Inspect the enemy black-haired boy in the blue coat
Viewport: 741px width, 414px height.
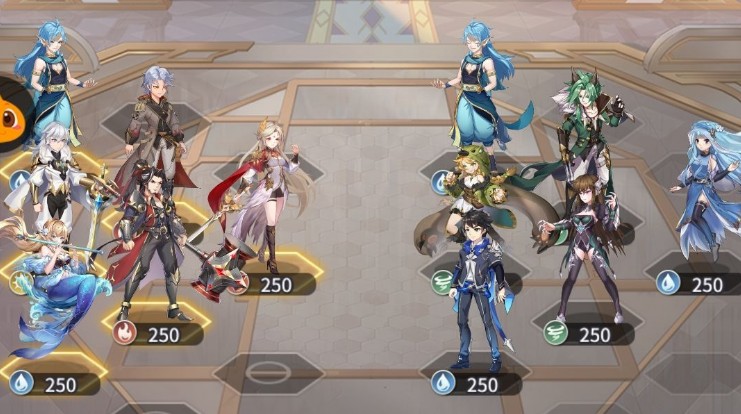click(x=478, y=290)
